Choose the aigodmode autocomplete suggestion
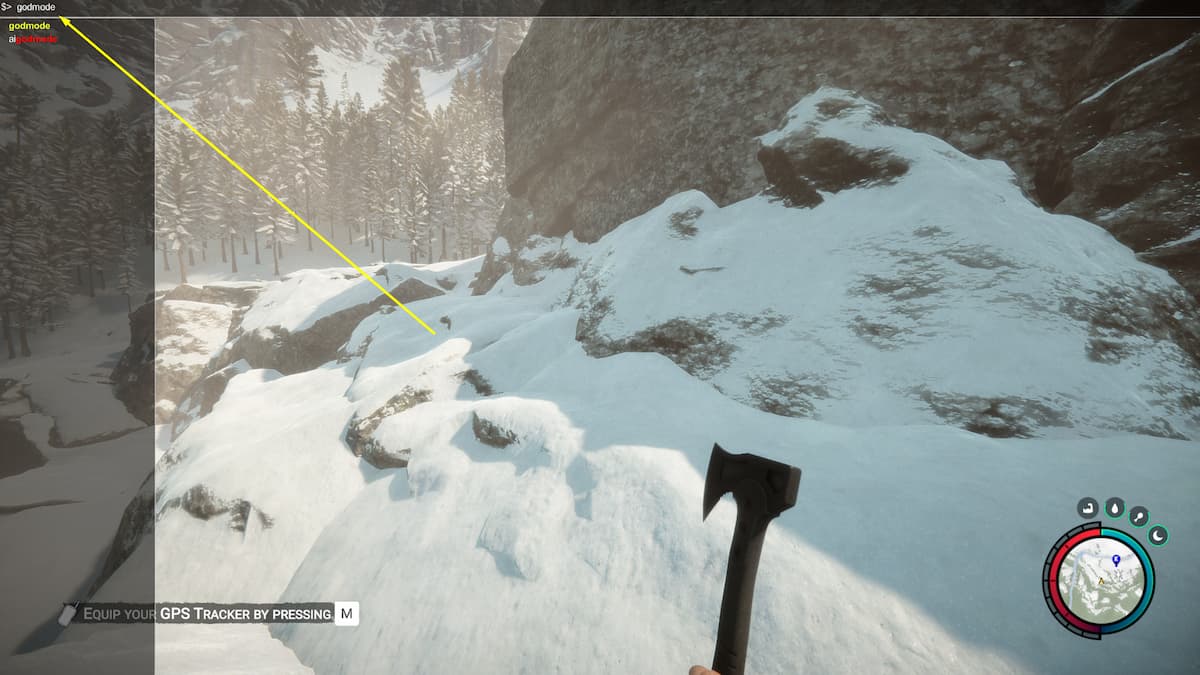 point(33,39)
